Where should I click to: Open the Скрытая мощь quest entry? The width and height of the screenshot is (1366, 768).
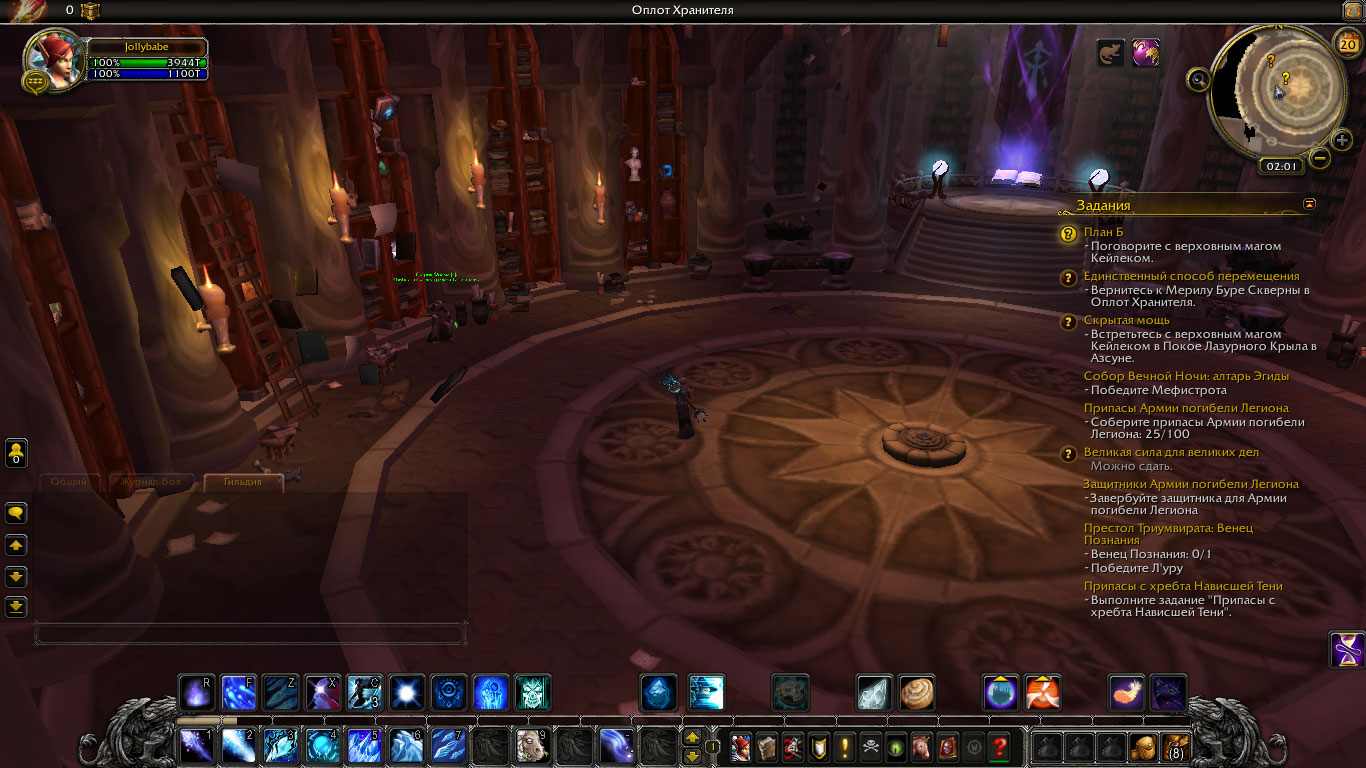(x=1126, y=320)
